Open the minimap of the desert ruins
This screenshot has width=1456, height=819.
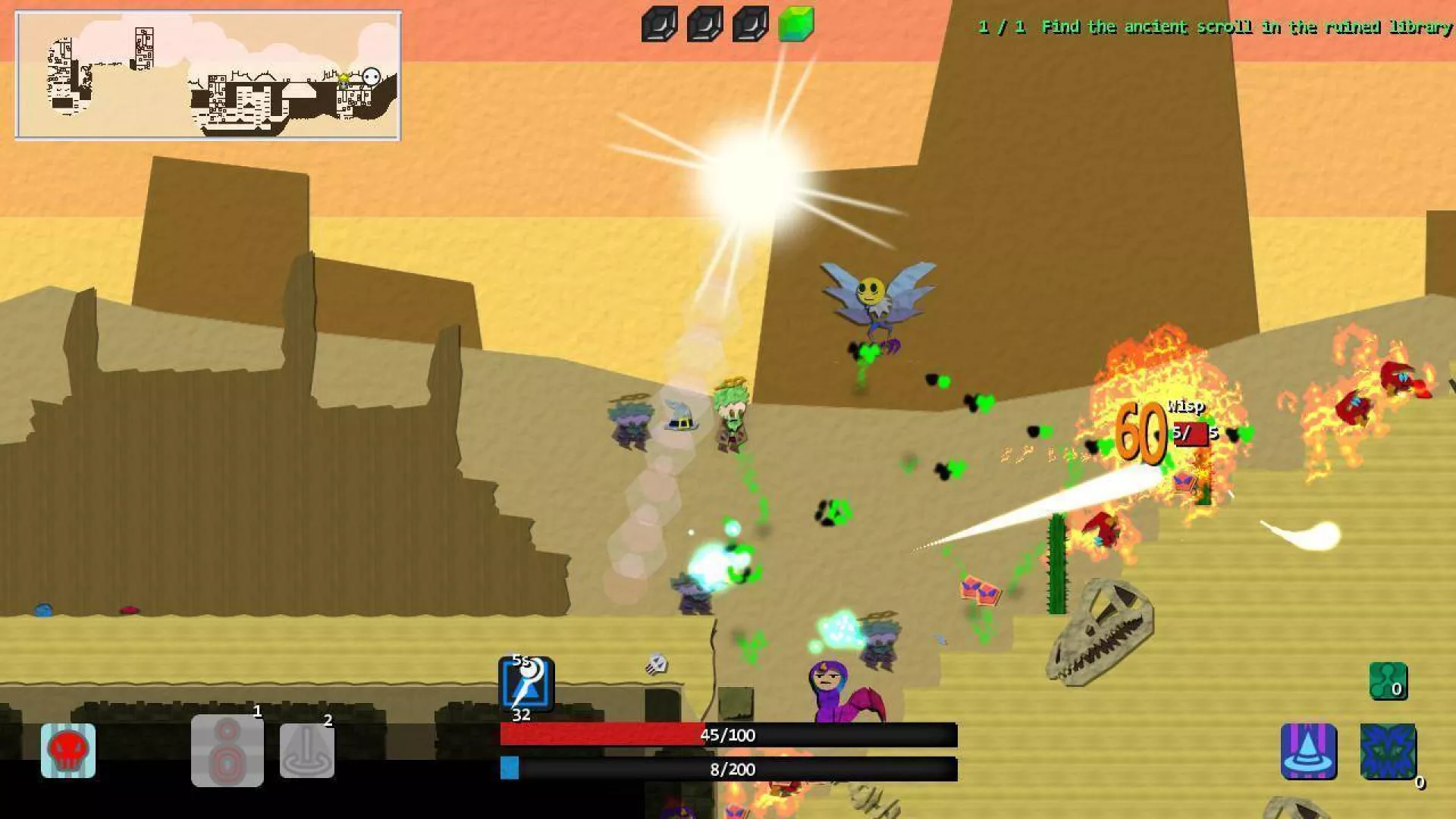coord(208,75)
